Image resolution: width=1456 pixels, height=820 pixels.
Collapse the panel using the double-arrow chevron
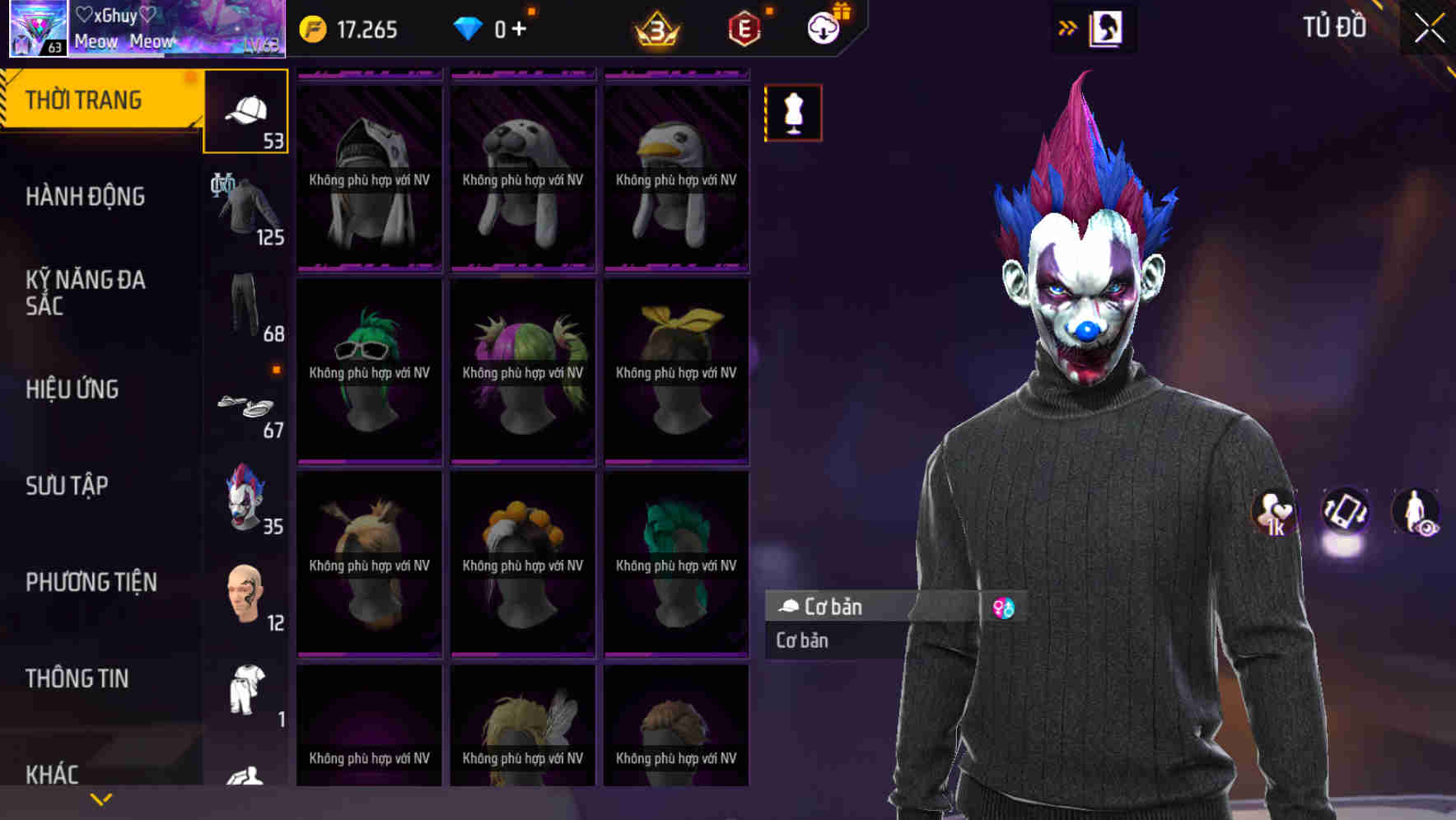click(1068, 27)
